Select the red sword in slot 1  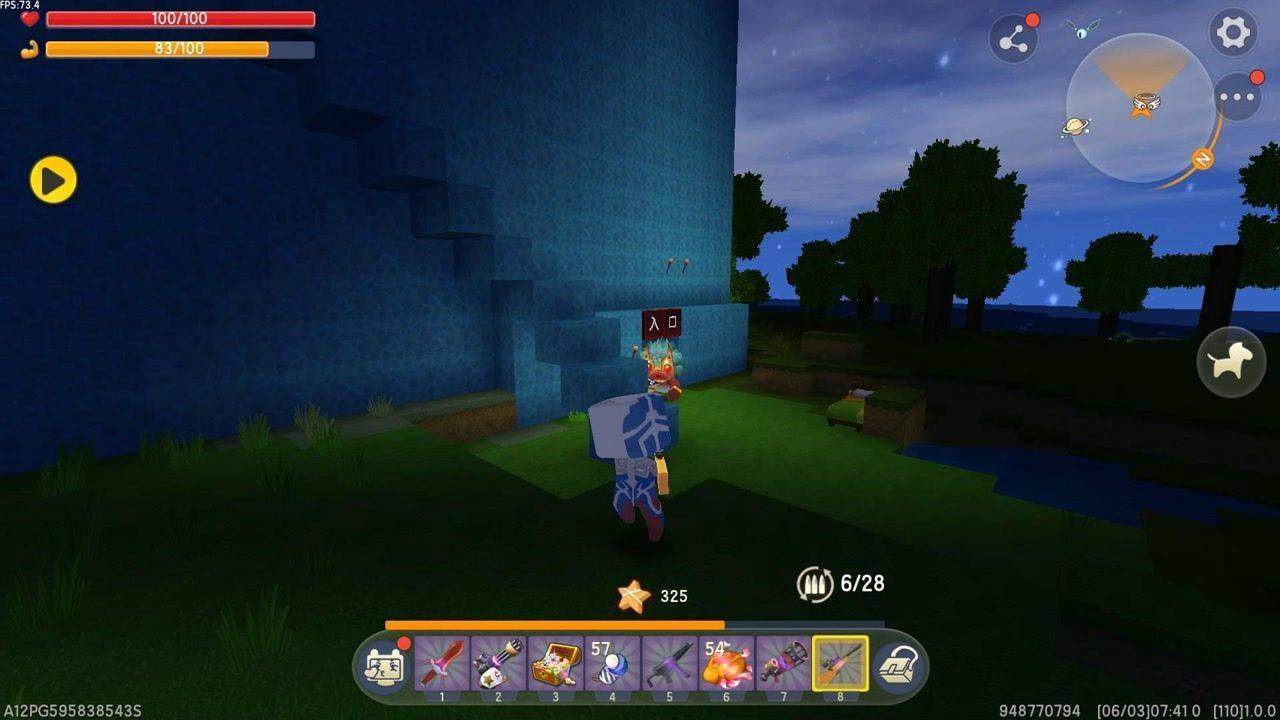[x=441, y=662]
